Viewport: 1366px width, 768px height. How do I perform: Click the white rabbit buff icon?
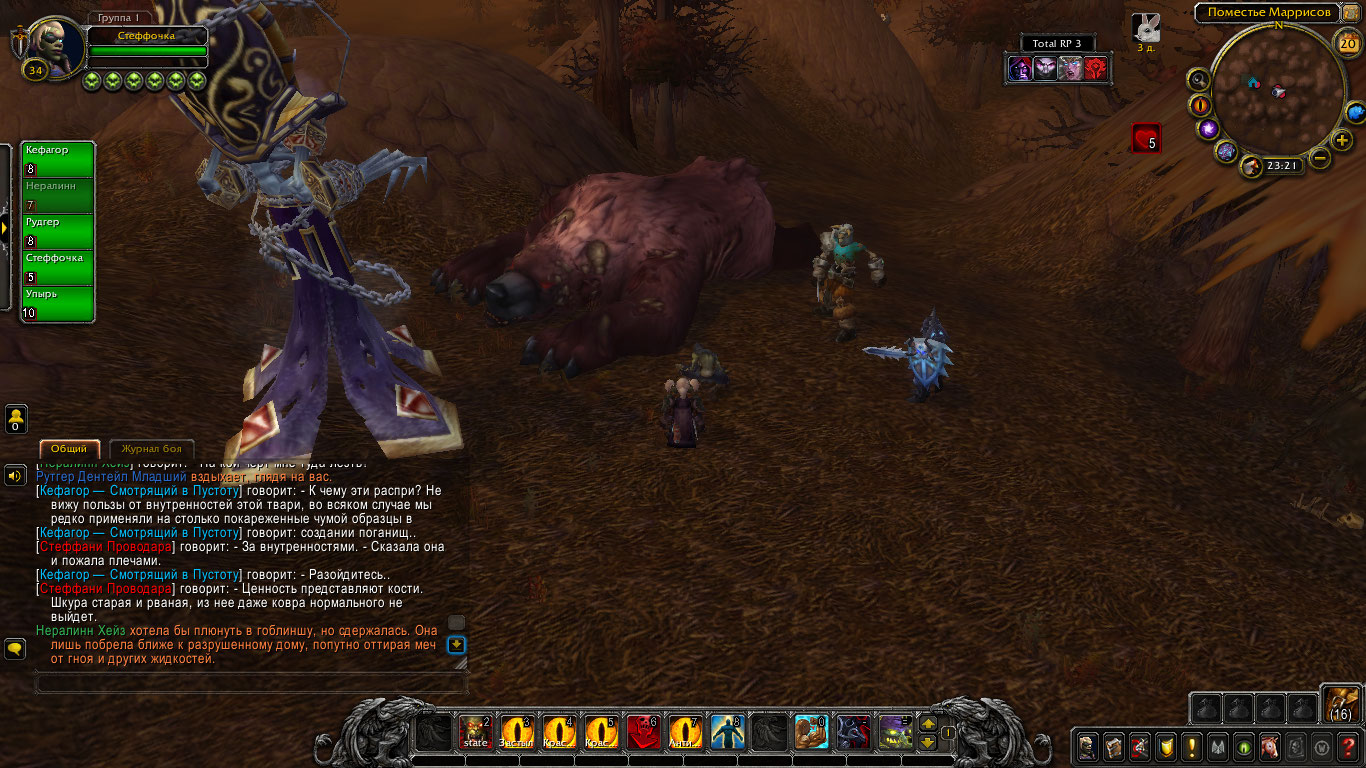(1145, 28)
